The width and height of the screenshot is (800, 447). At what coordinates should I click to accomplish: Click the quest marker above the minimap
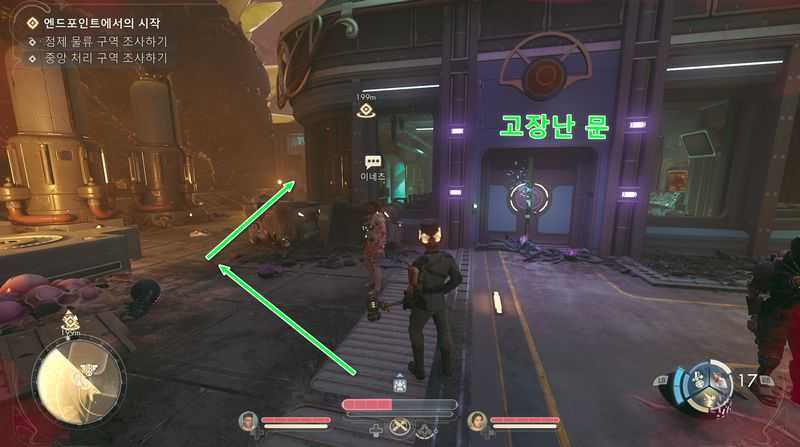[71, 321]
